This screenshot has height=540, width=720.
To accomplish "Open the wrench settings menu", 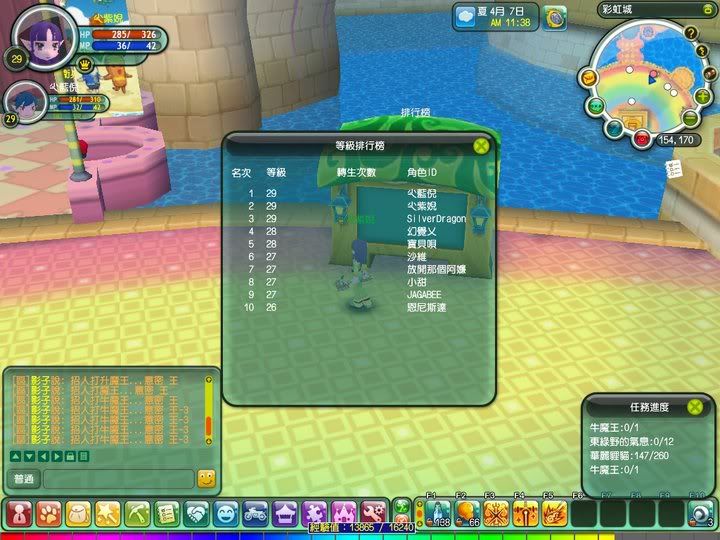I will tap(373, 514).
